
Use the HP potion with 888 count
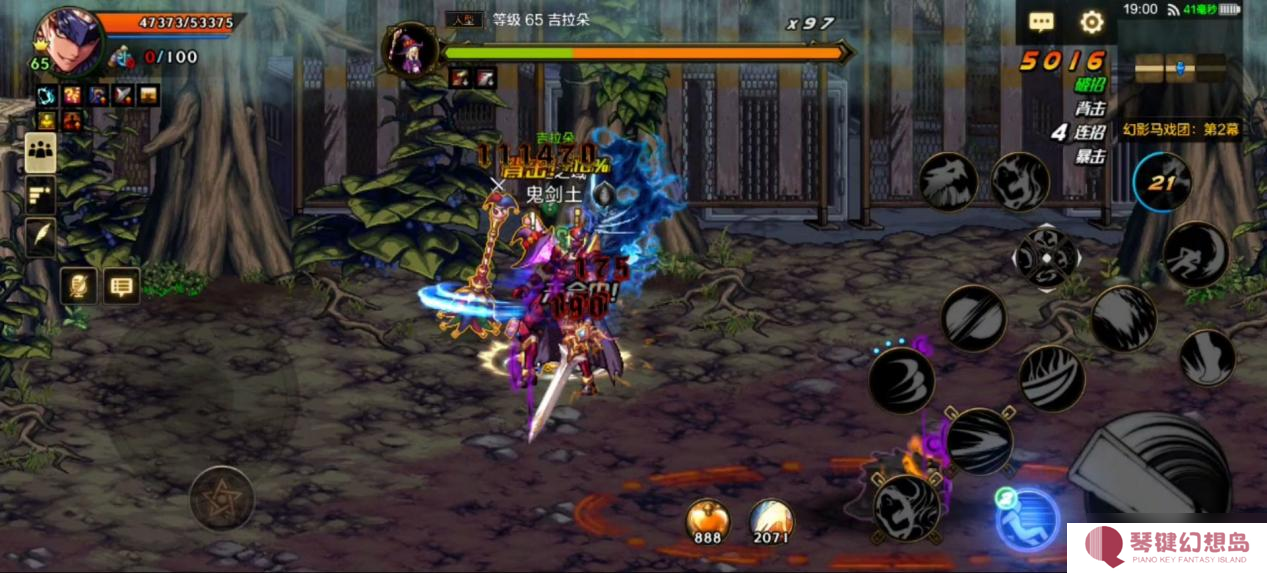[707, 520]
